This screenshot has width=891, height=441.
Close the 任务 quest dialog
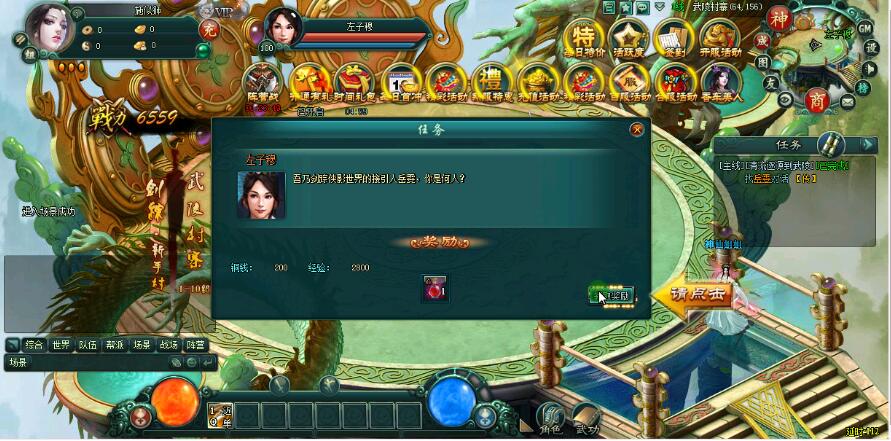coord(637,129)
